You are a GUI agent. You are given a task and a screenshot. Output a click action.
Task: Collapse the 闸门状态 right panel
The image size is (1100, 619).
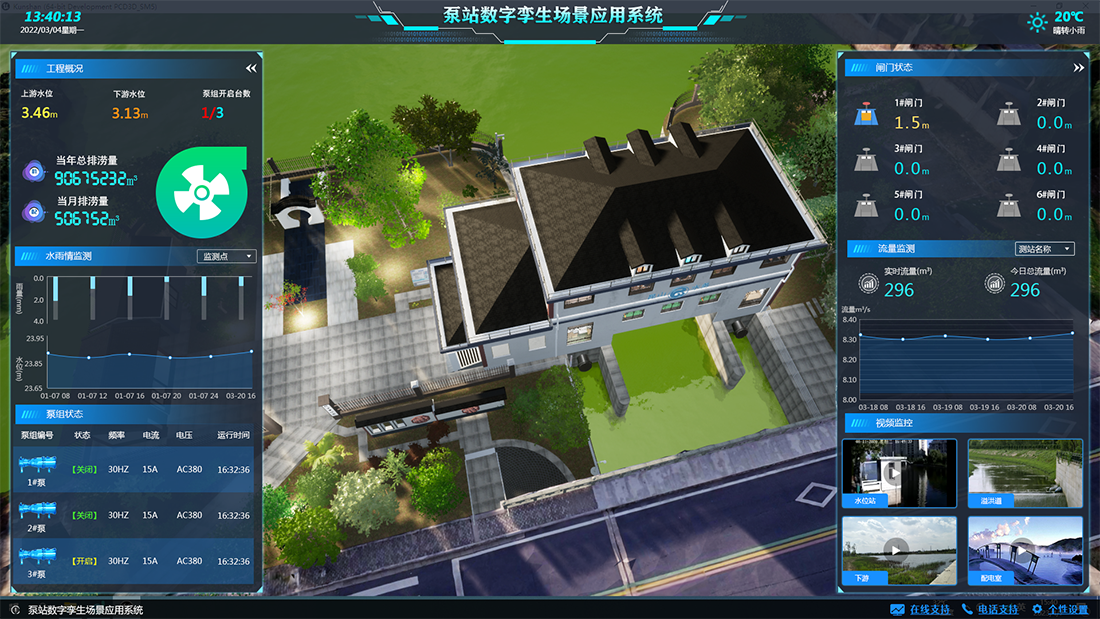(x=1078, y=68)
